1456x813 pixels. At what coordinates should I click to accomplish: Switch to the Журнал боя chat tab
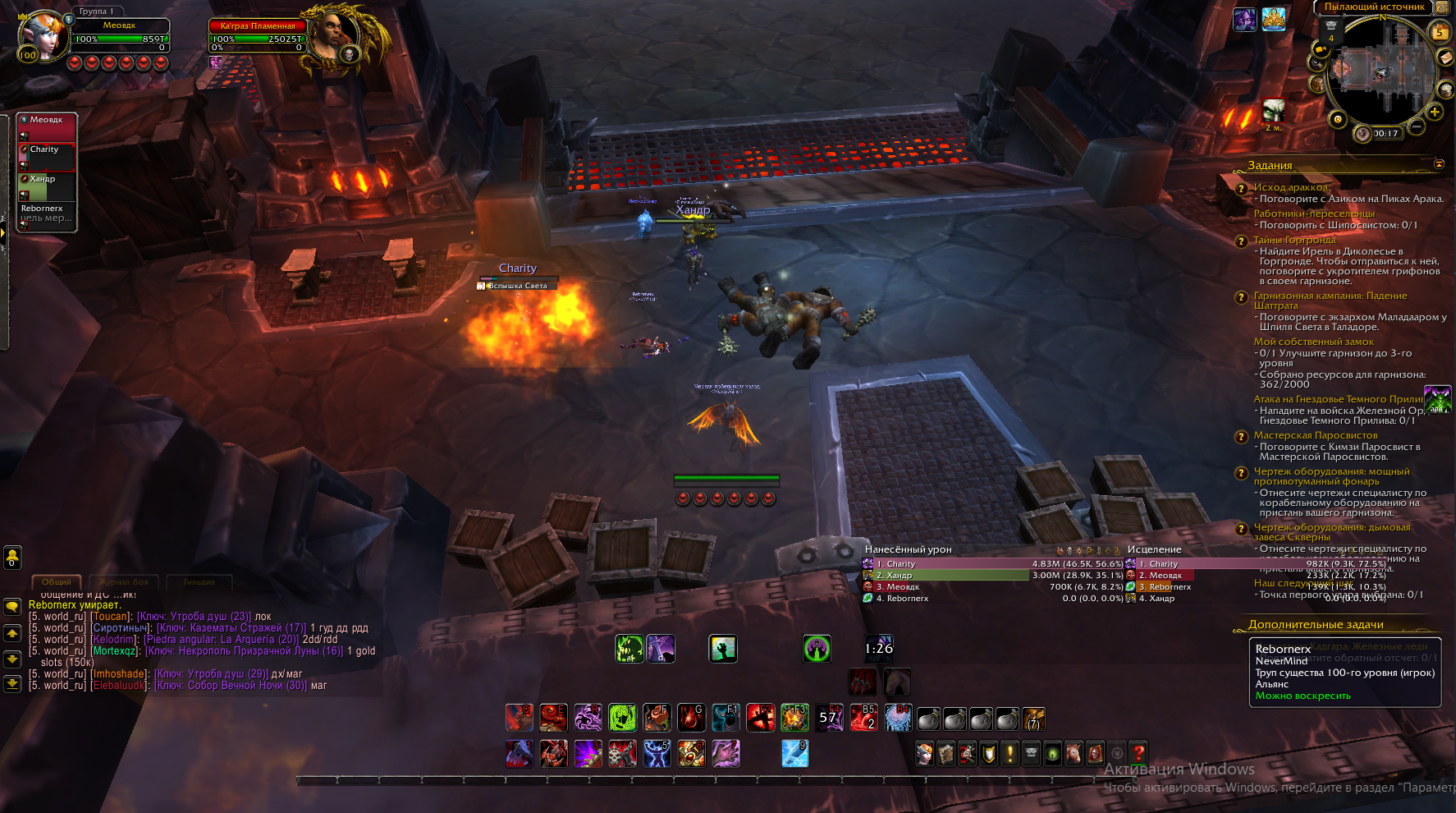(123, 582)
